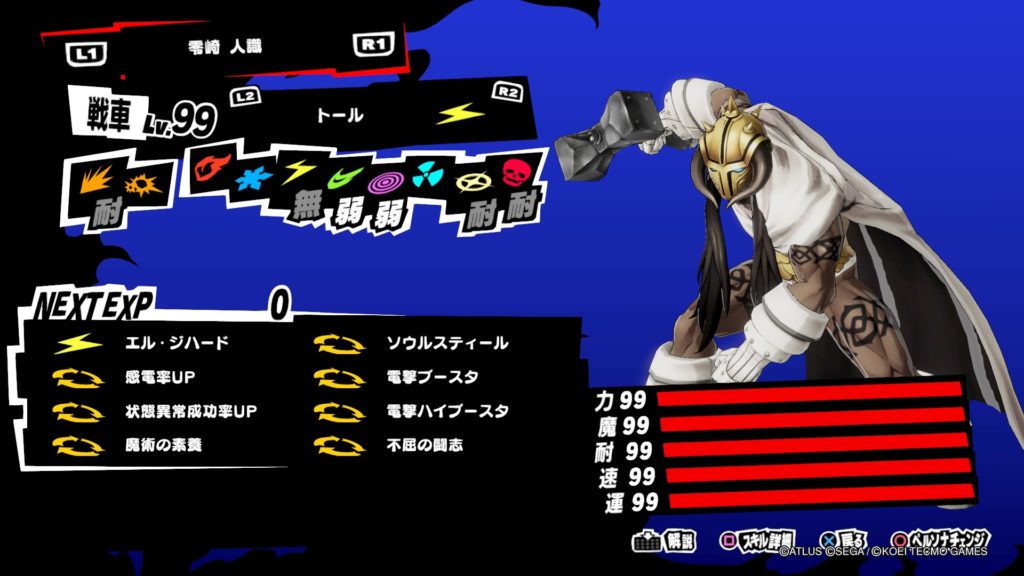Click the gun affinity icon

point(141,184)
